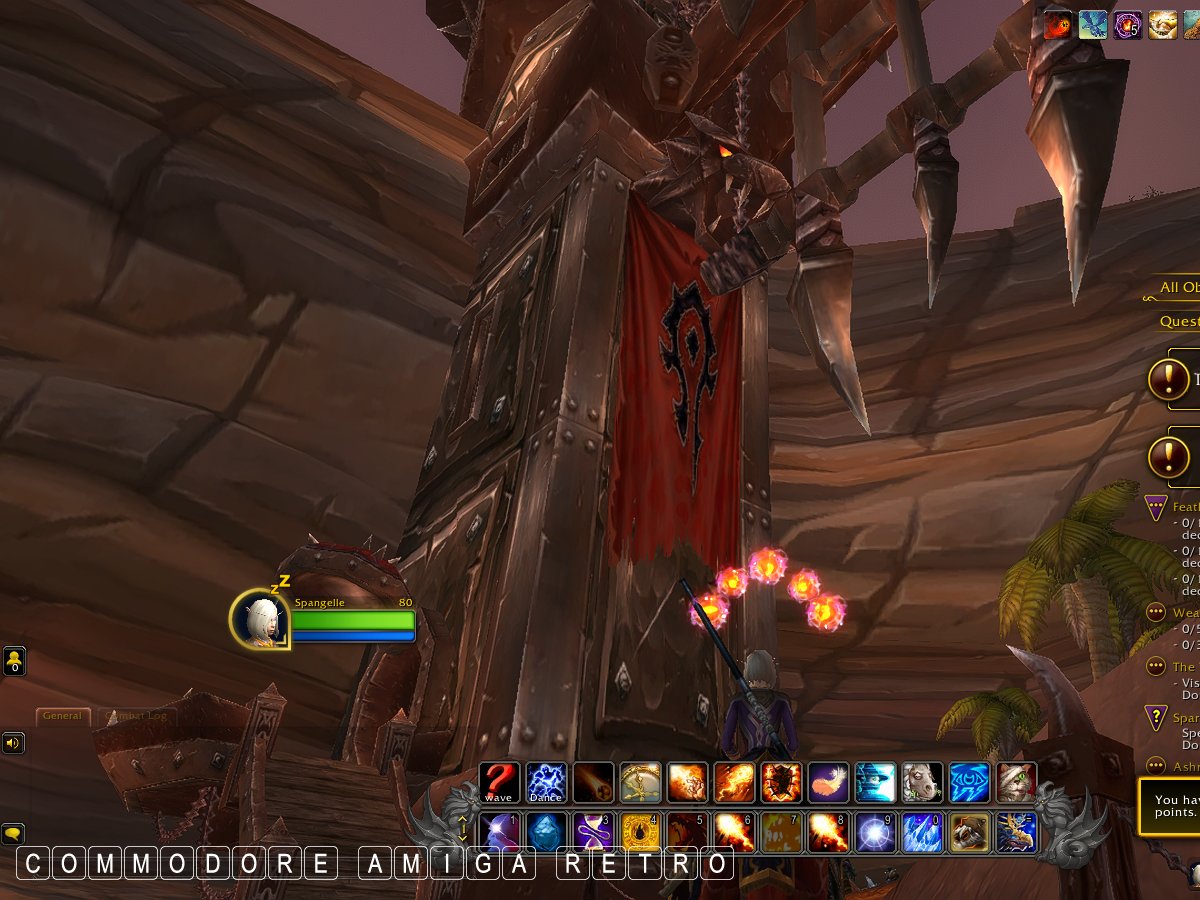Open the social friends list button
This screenshot has width=1200, height=900.
[14, 662]
